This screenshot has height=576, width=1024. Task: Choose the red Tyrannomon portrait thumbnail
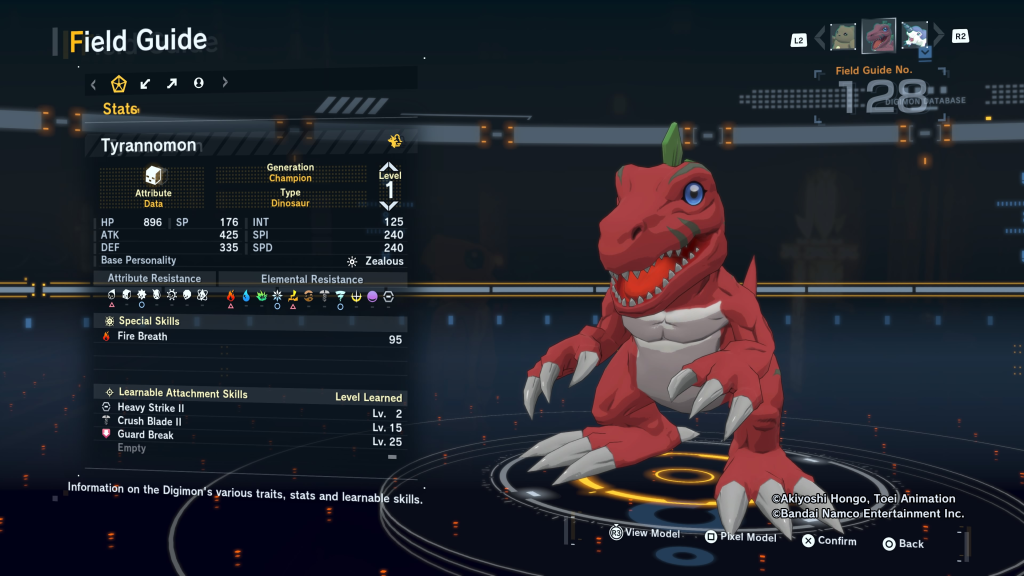879,36
